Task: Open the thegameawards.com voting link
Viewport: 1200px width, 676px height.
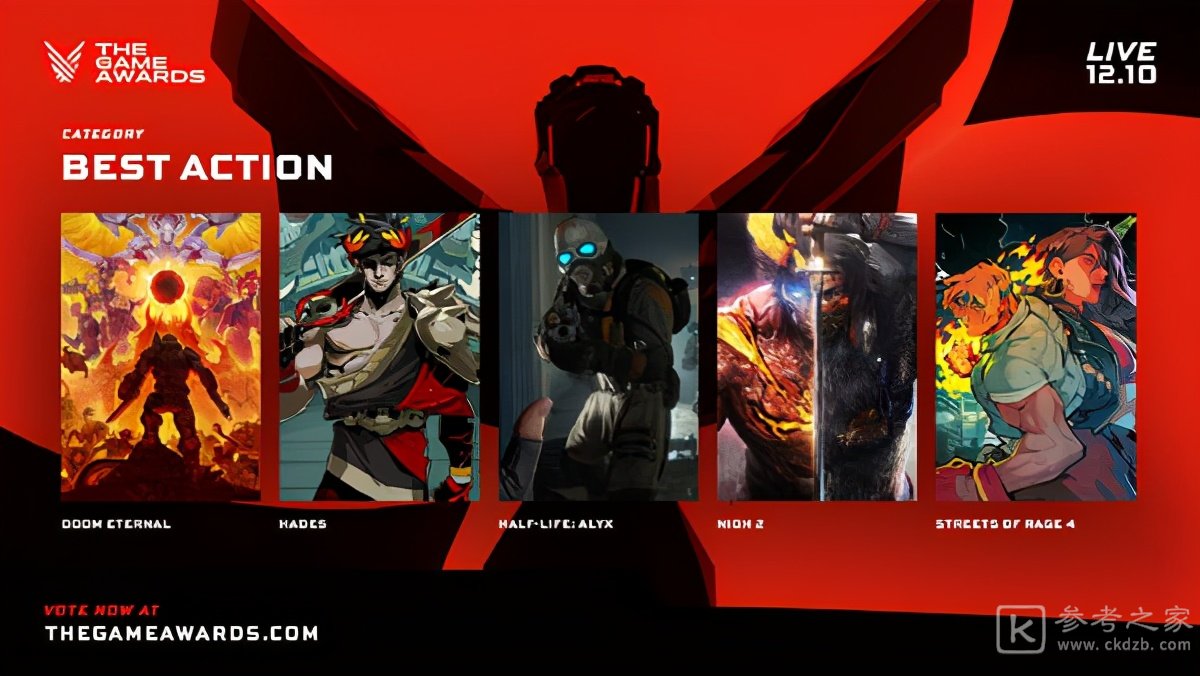Action: tap(182, 633)
